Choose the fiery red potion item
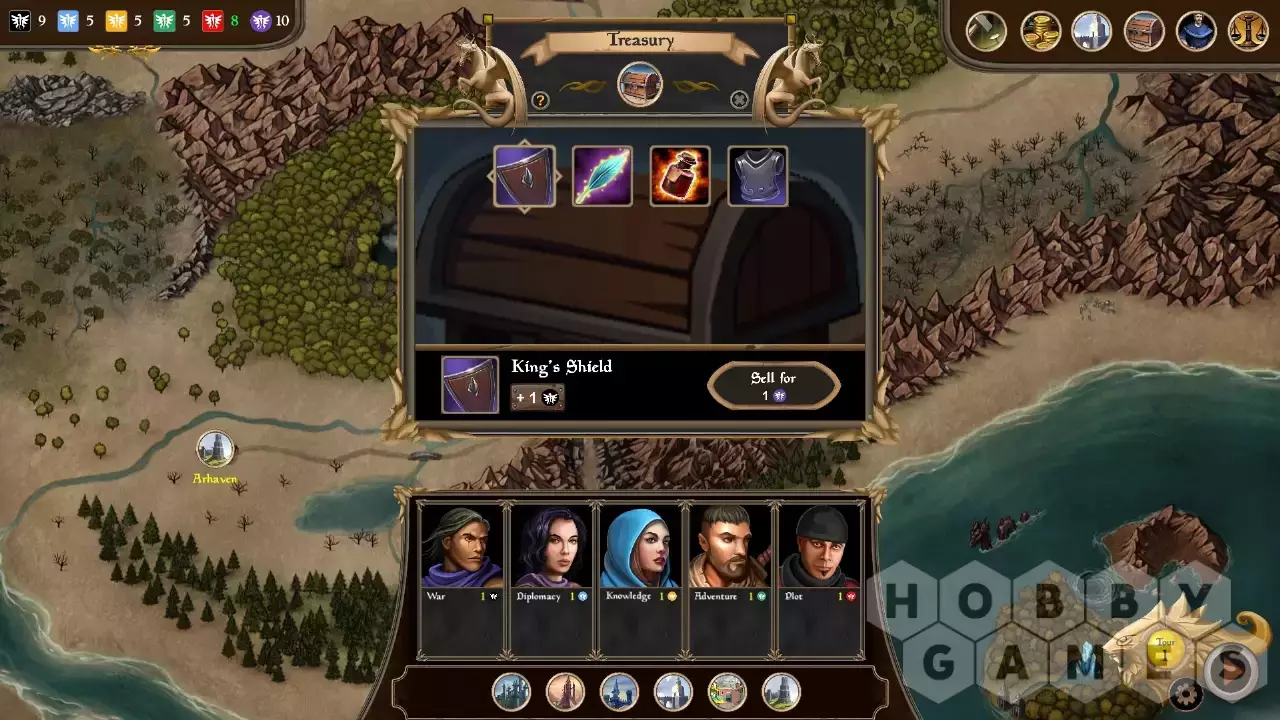1280x720 pixels. tap(680, 176)
